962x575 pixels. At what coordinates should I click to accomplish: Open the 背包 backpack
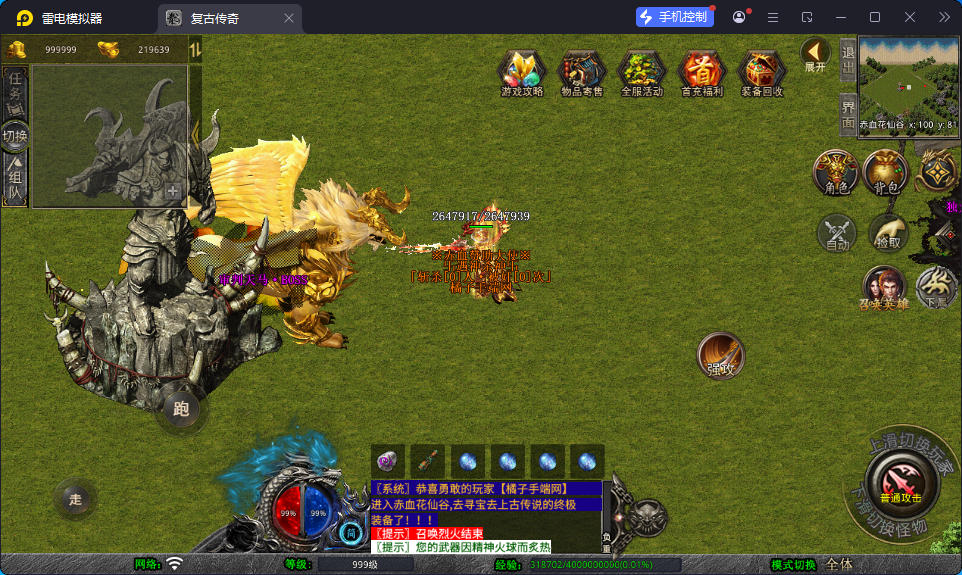(886, 171)
